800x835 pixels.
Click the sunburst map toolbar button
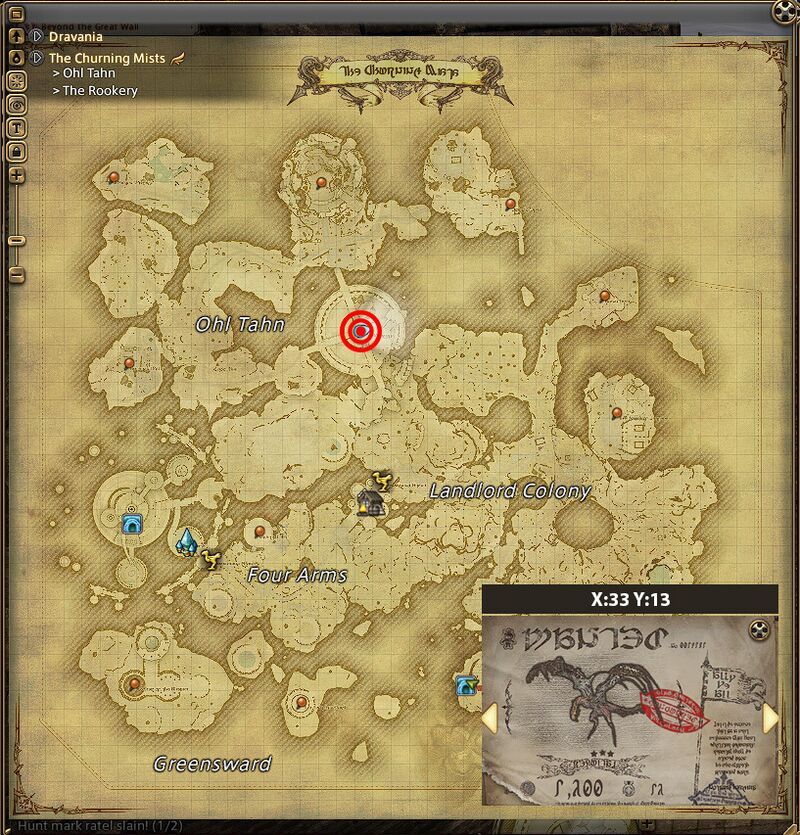pos(17,81)
